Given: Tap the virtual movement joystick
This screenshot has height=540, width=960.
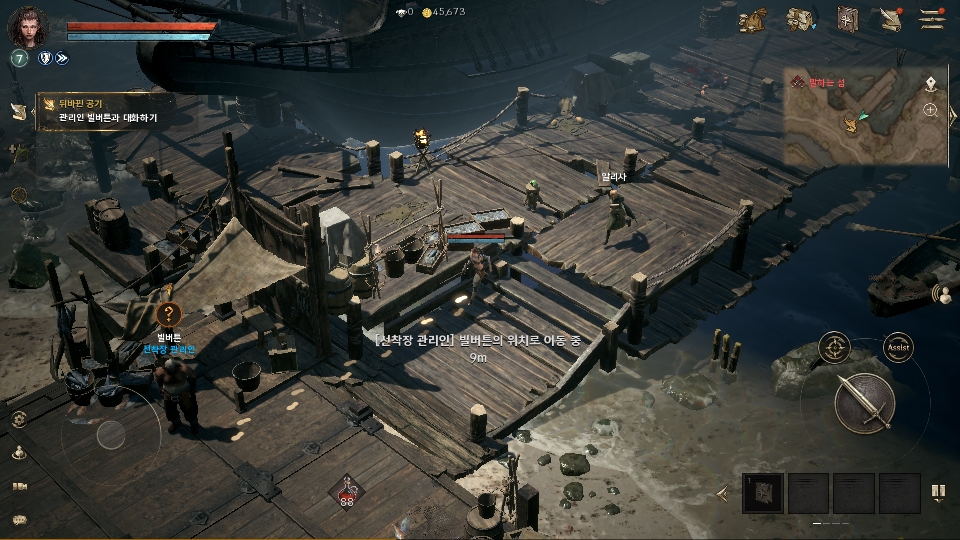Looking at the screenshot, I should click(x=110, y=434).
